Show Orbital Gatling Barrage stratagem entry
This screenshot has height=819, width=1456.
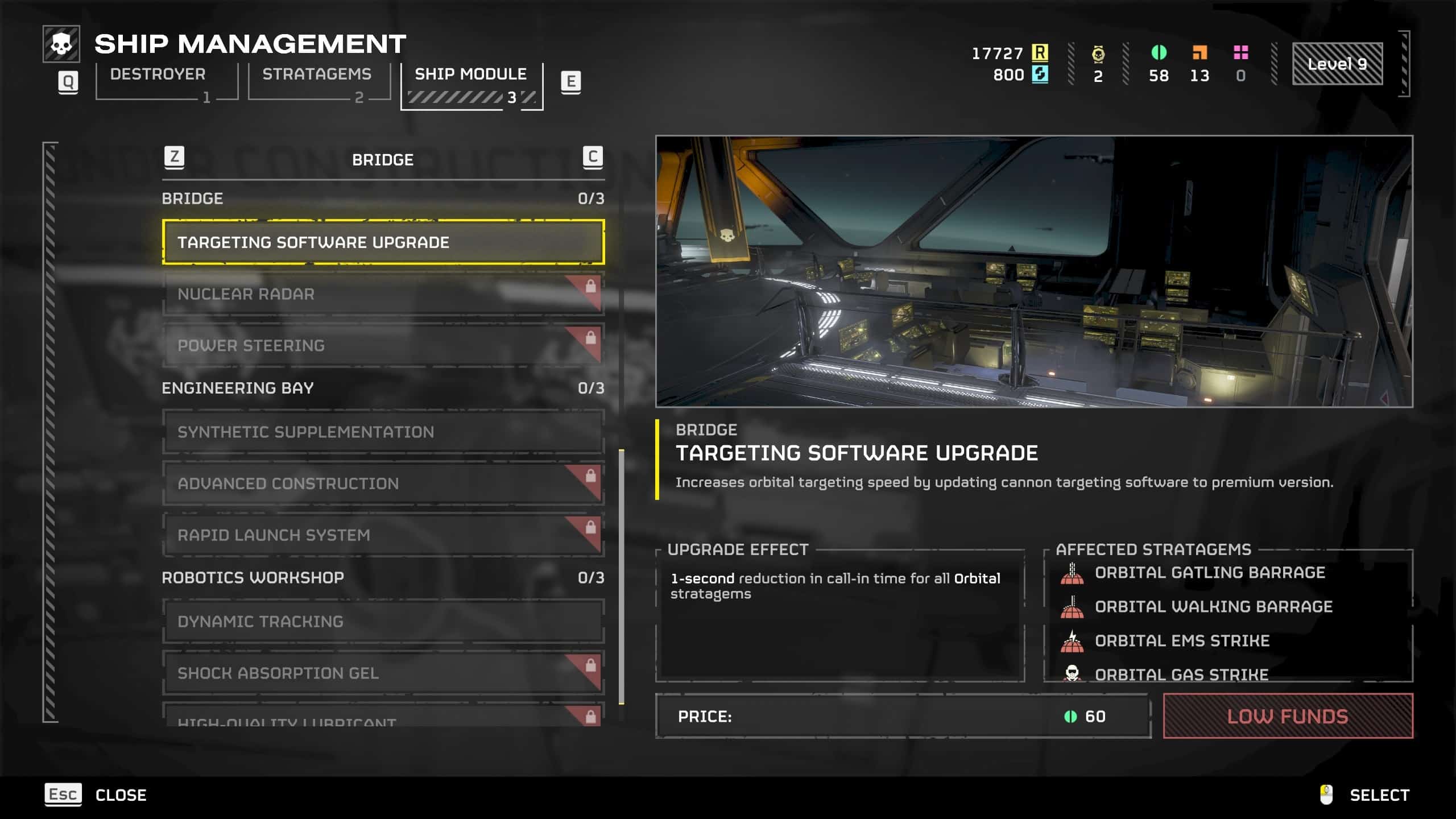pyautogui.click(x=1209, y=573)
